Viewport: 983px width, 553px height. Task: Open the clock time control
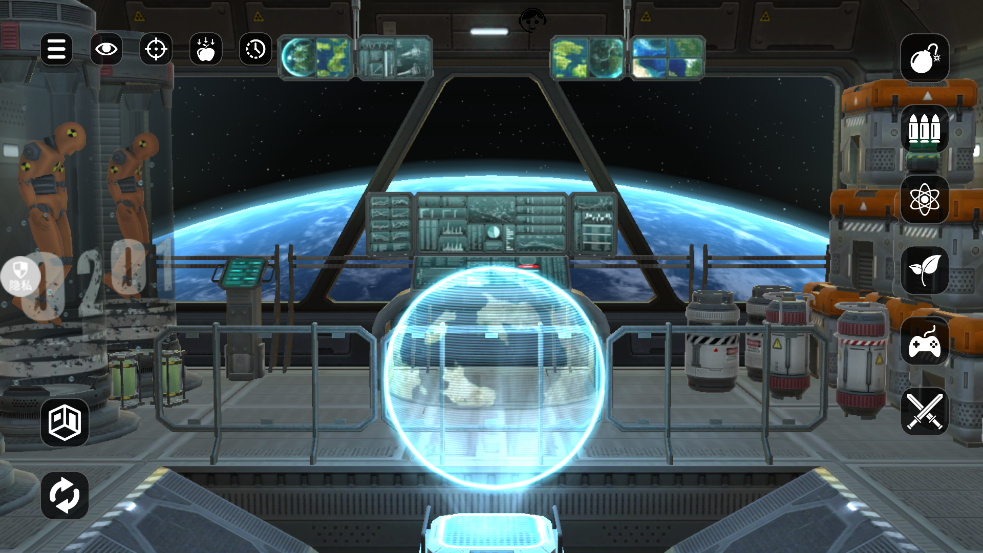[256, 49]
